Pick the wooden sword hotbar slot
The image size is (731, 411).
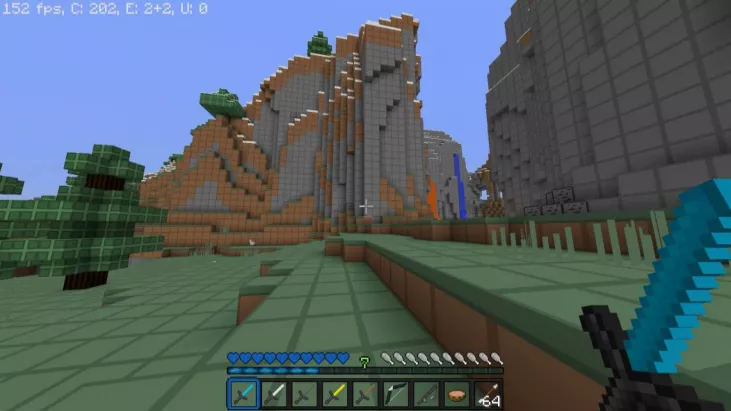[366, 395]
